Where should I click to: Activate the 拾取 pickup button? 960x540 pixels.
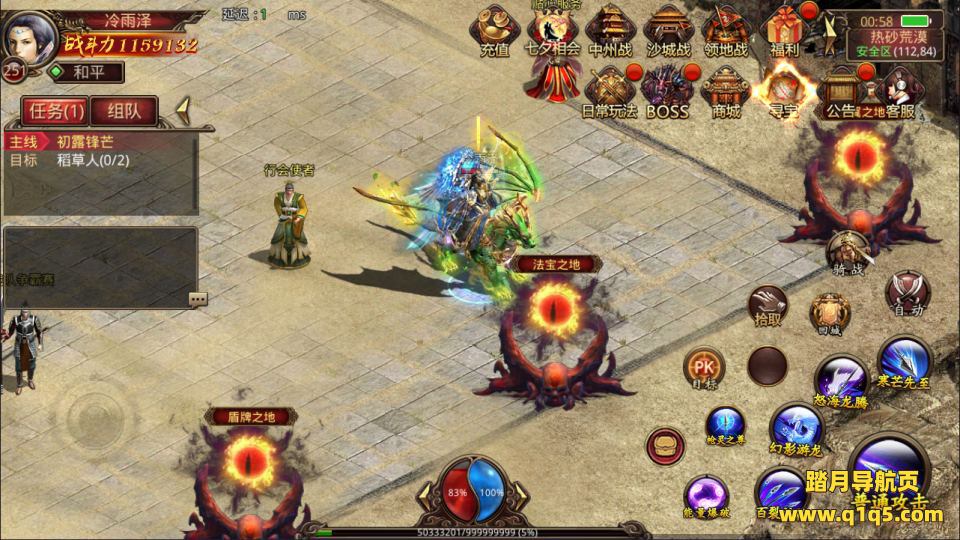[768, 304]
